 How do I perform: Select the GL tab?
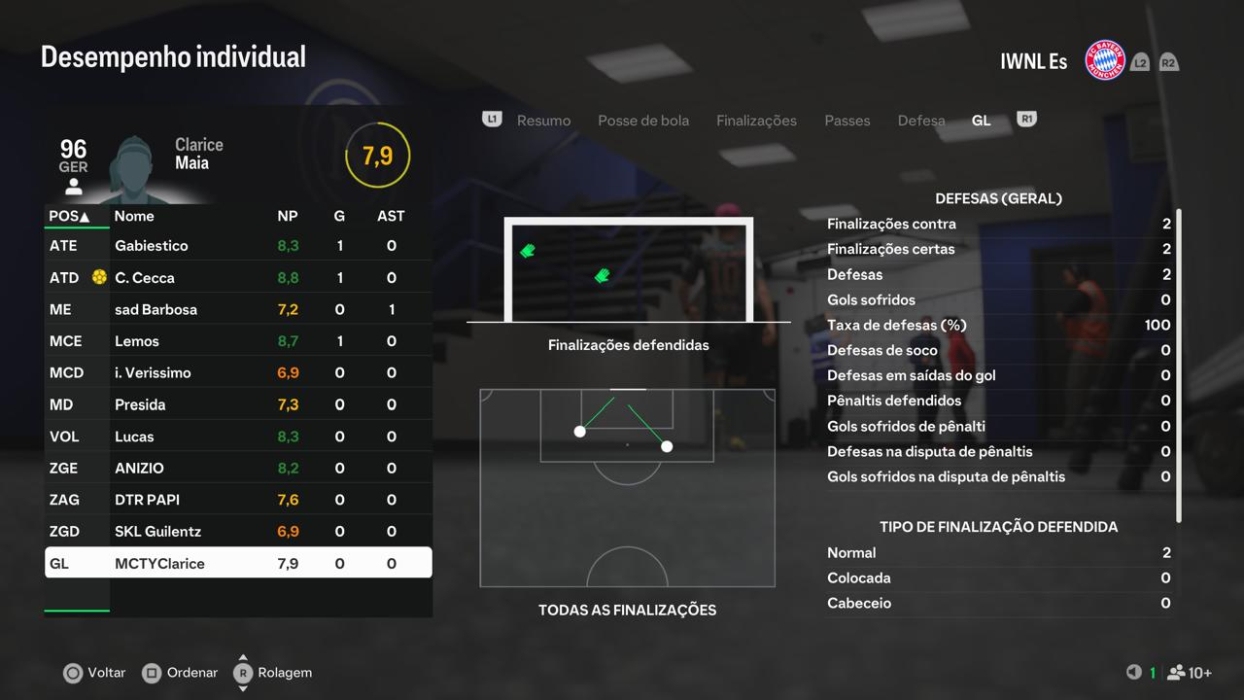[x=981, y=121]
